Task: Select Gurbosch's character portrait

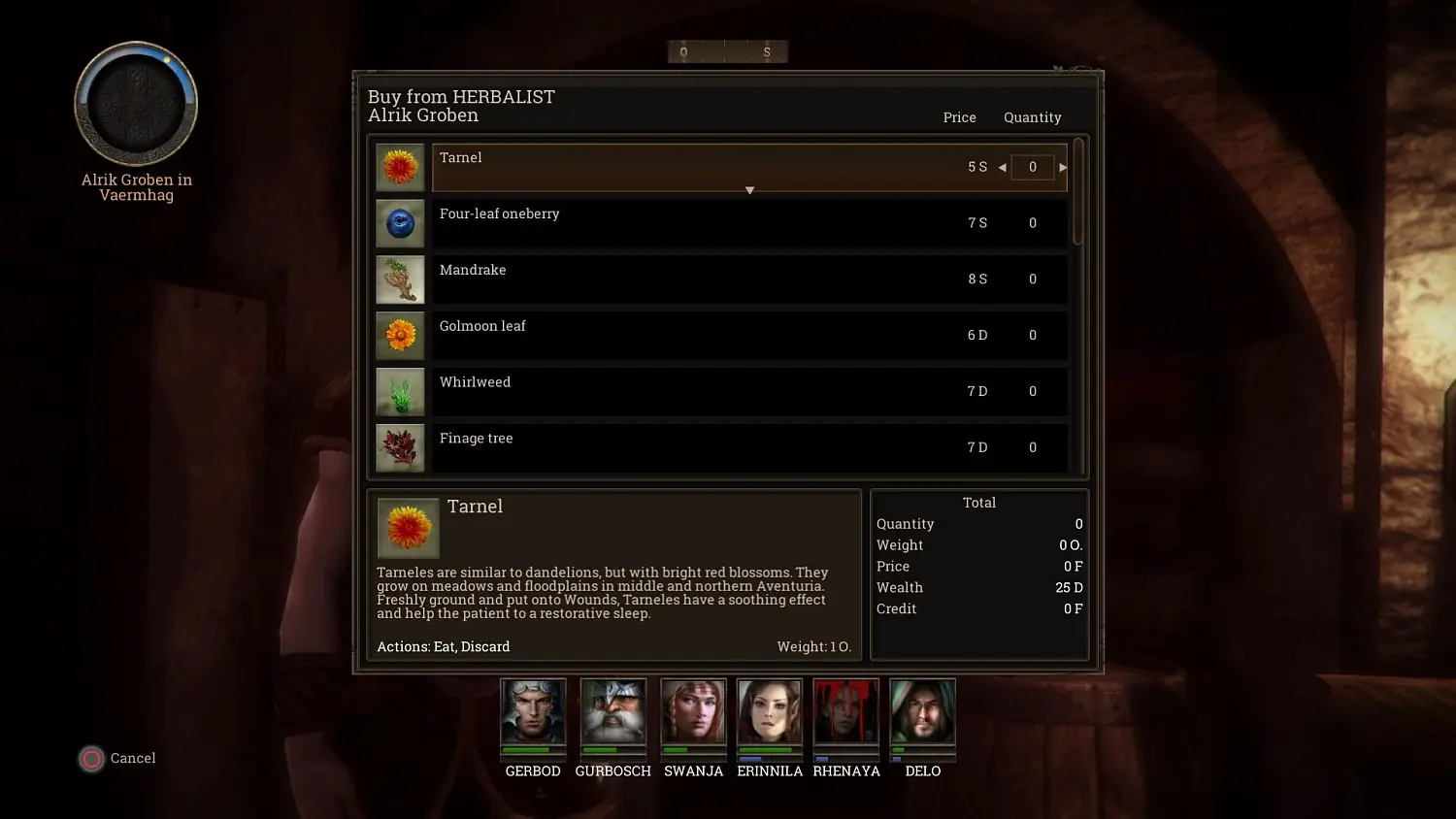Action: tap(612, 715)
